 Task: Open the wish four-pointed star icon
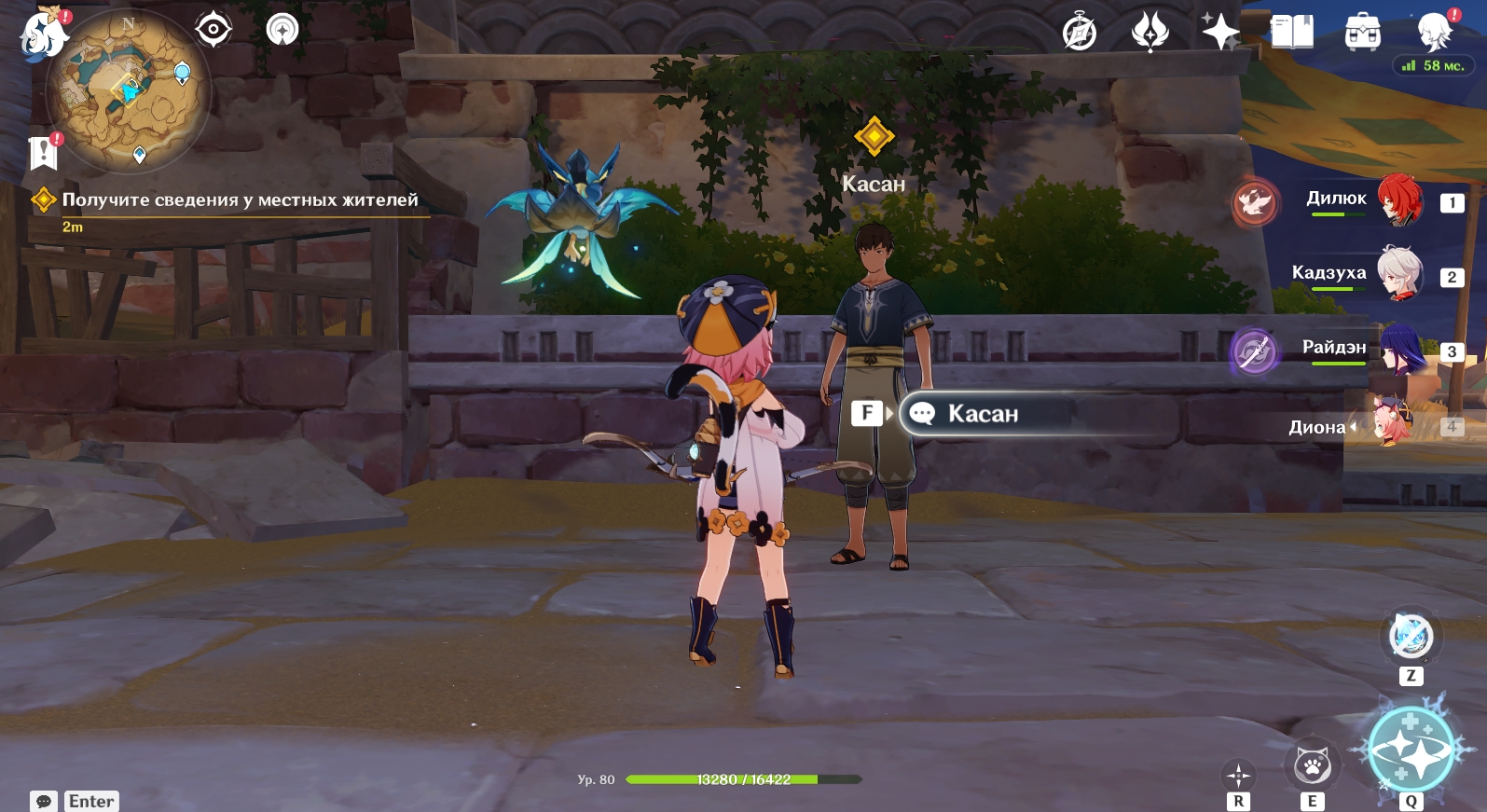(x=1219, y=32)
